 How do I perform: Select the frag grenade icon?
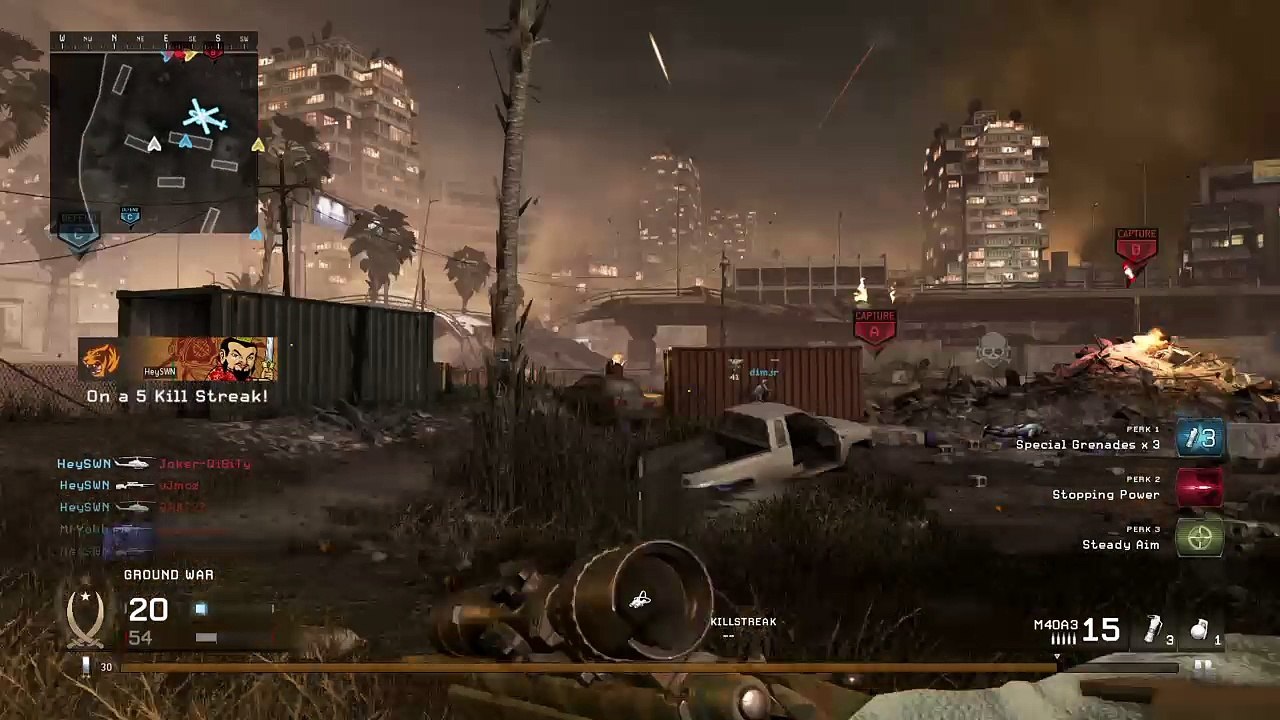point(1200,630)
